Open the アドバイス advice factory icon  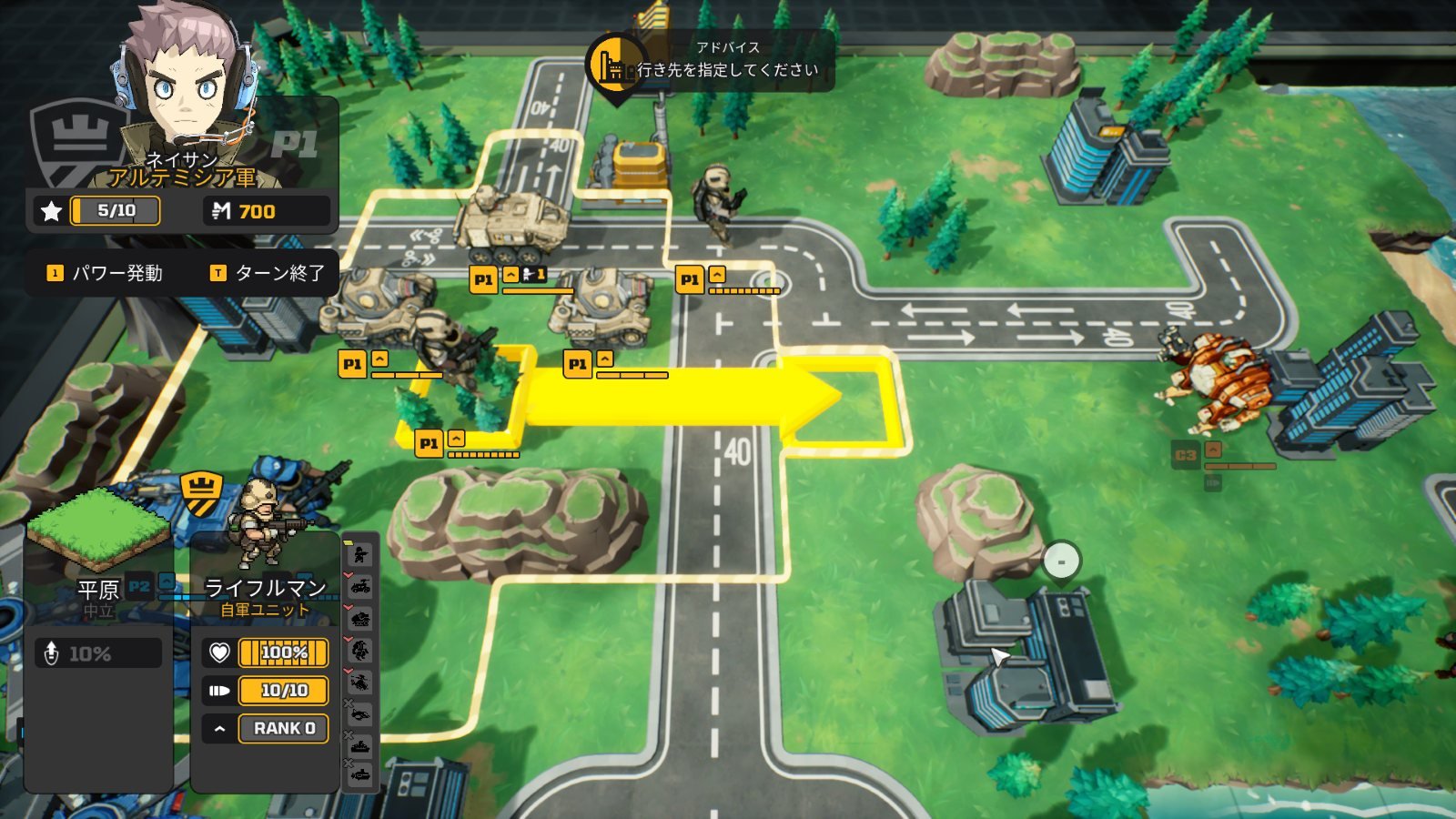[614, 64]
